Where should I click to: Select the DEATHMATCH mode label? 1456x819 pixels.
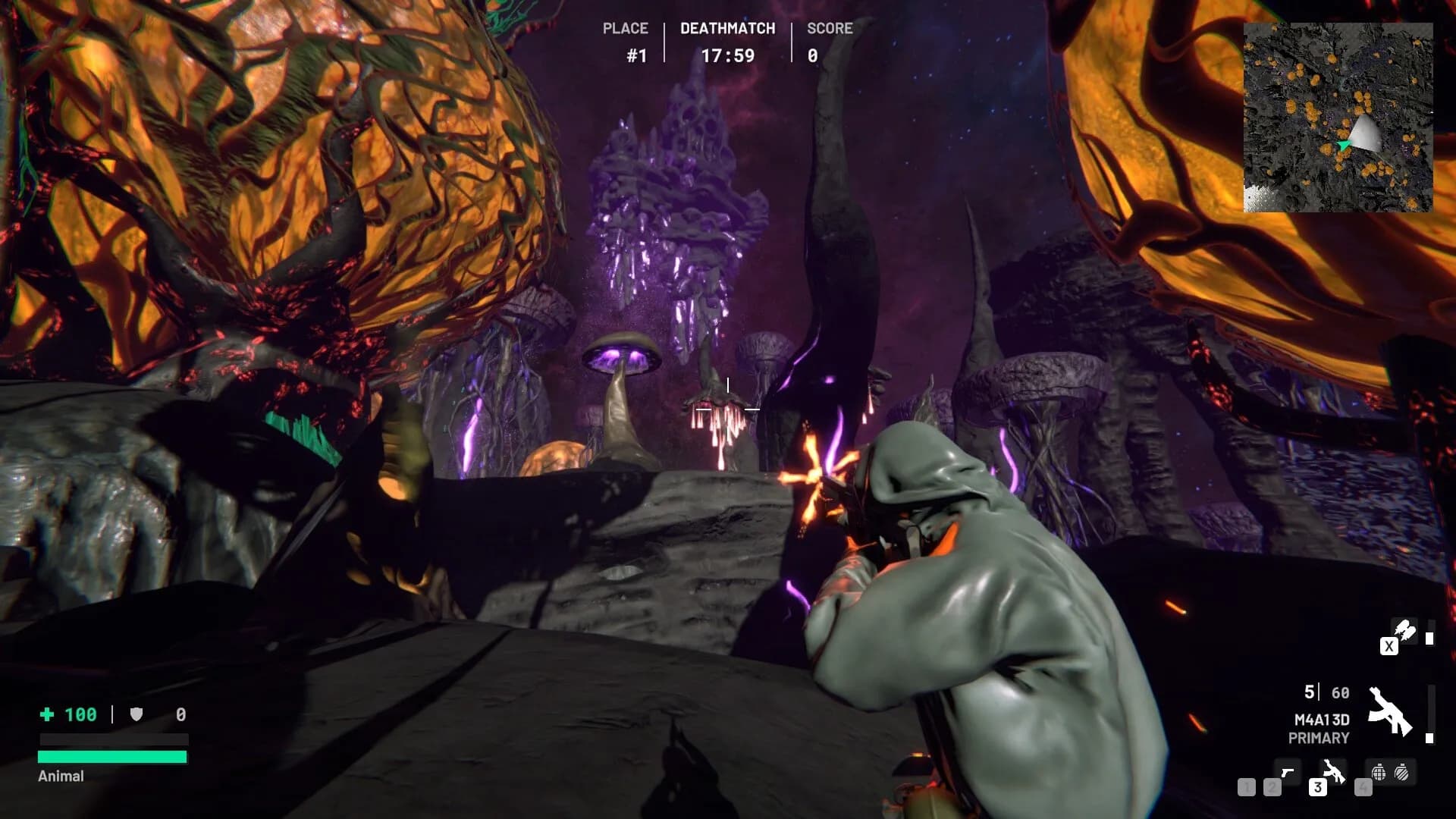[726, 28]
